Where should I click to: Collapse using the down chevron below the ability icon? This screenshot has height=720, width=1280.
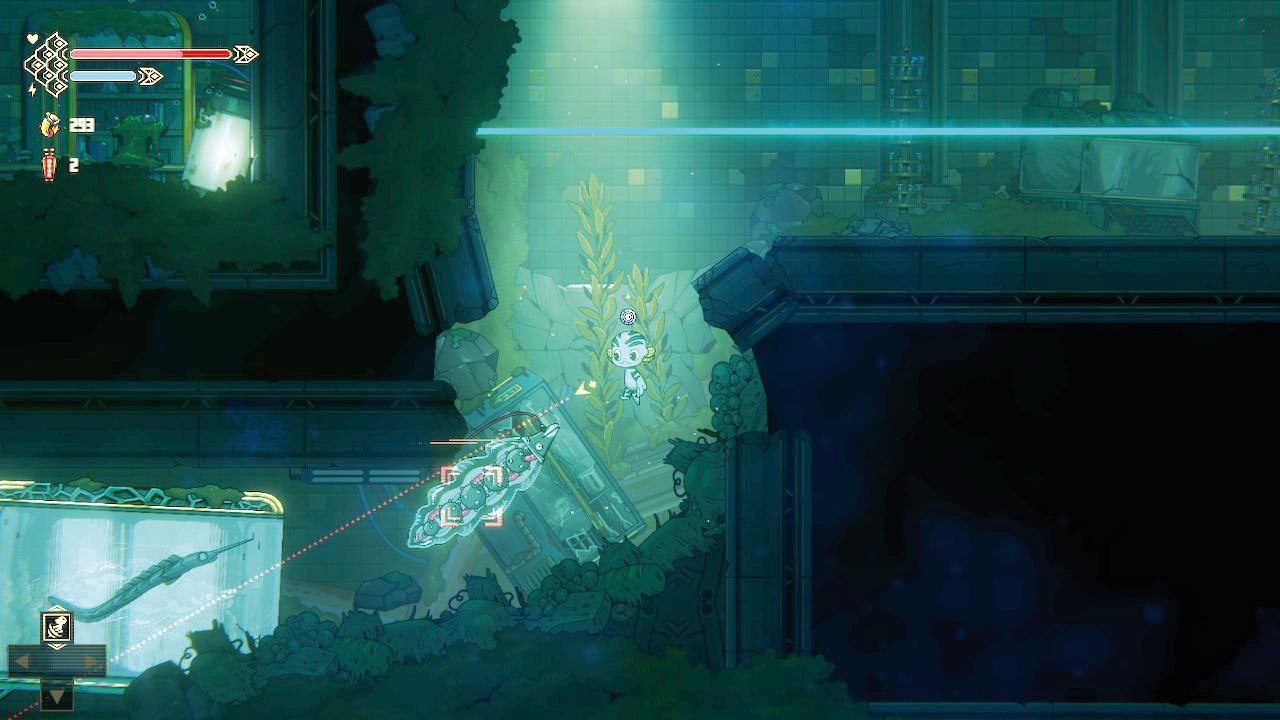pos(57,646)
